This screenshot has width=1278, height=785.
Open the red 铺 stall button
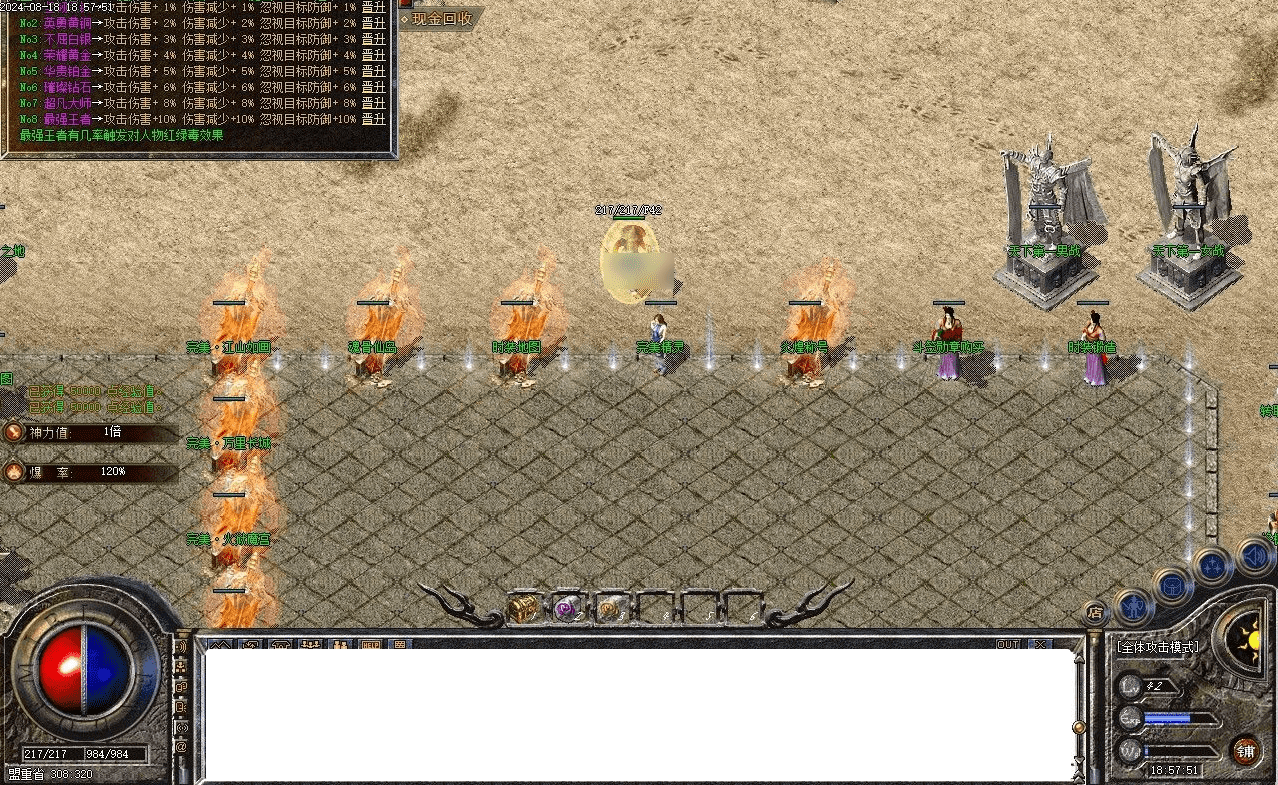tap(1245, 750)
